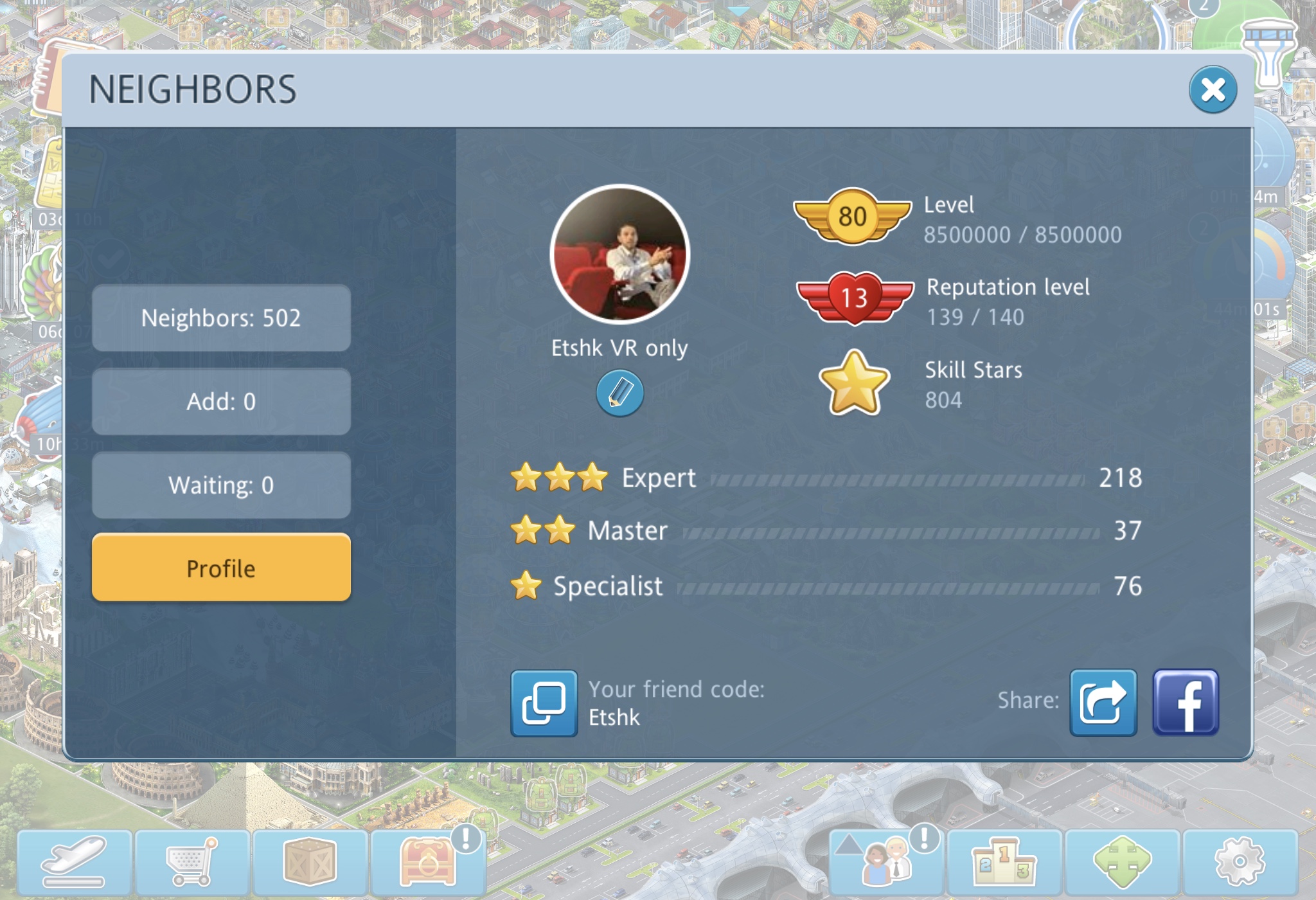
Task: Open the wooden crate warehouse
Action: (x=310, y=862)
